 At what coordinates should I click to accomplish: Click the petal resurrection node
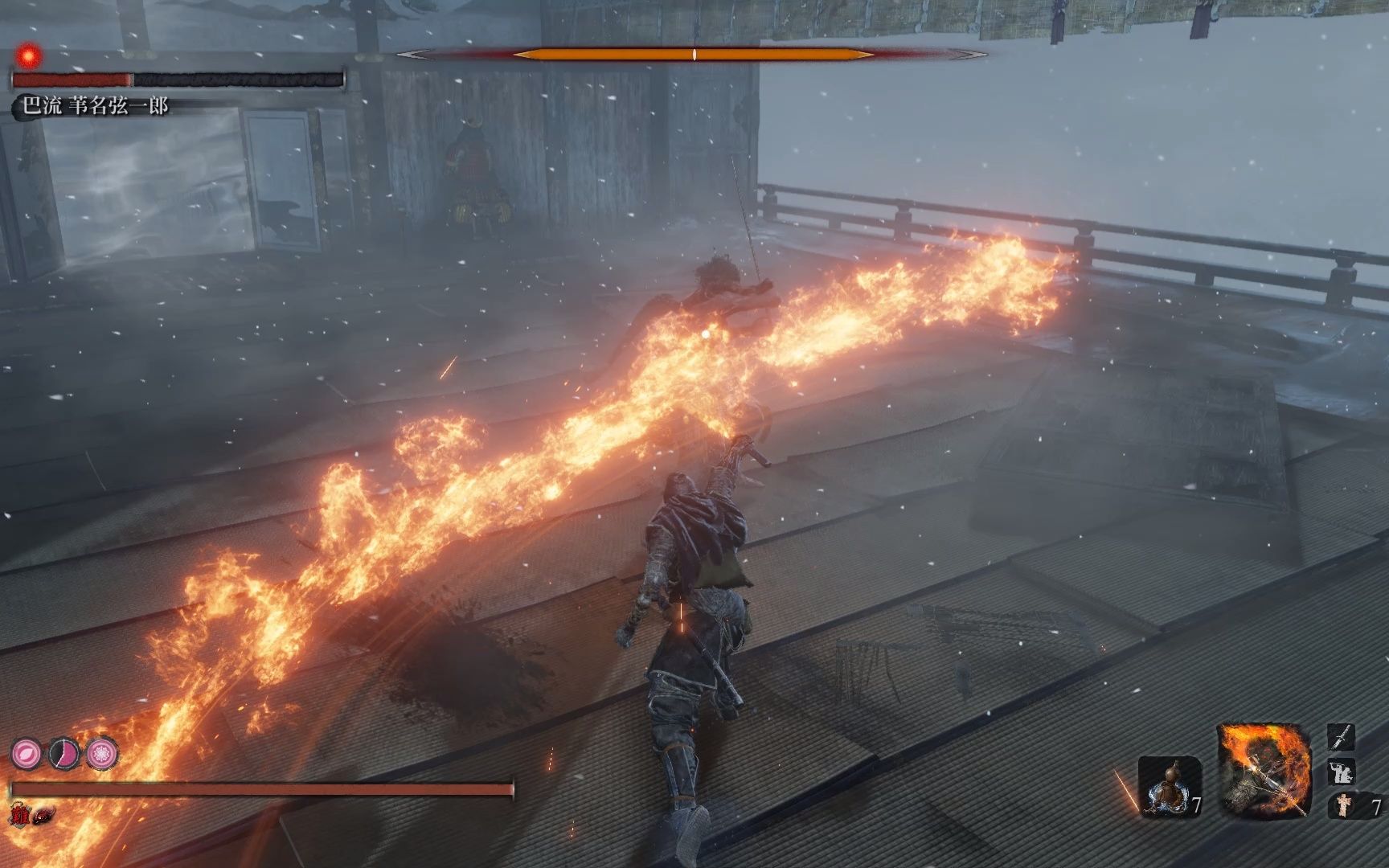[26, 753]
